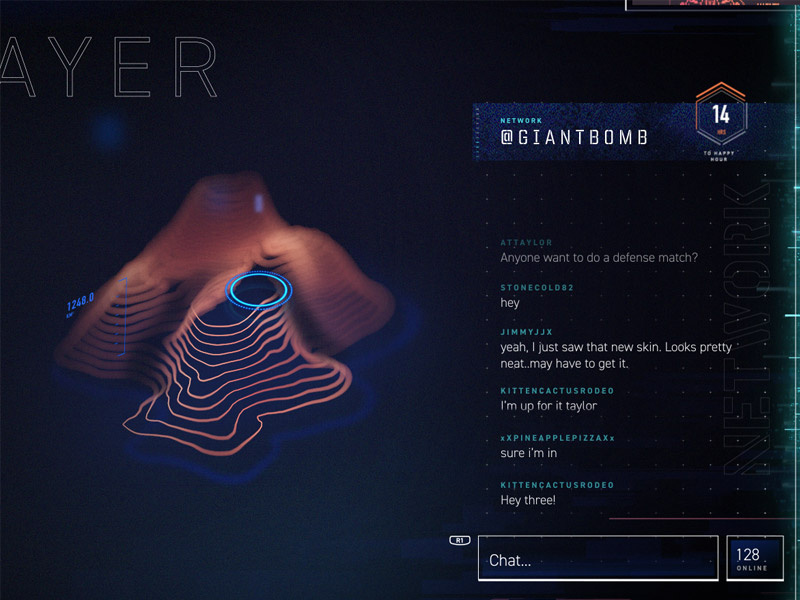The image size is (800, 600).
Task: Select KITTENCACTUSRODEO's "Hey three!" message
Action: pyautogui.click(x=528, y=499)
